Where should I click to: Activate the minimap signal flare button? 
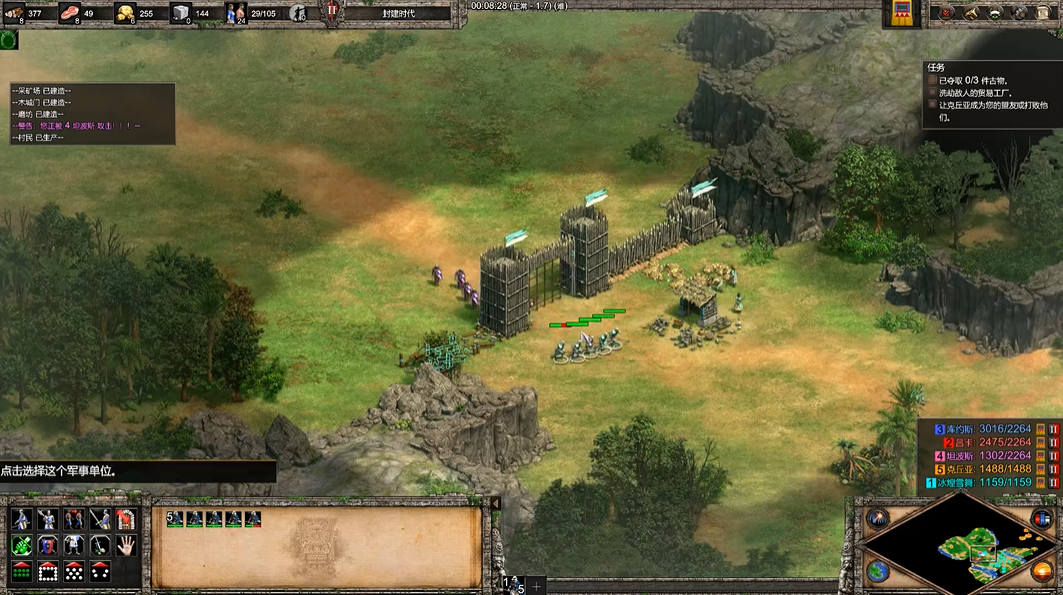pos(879,518)
